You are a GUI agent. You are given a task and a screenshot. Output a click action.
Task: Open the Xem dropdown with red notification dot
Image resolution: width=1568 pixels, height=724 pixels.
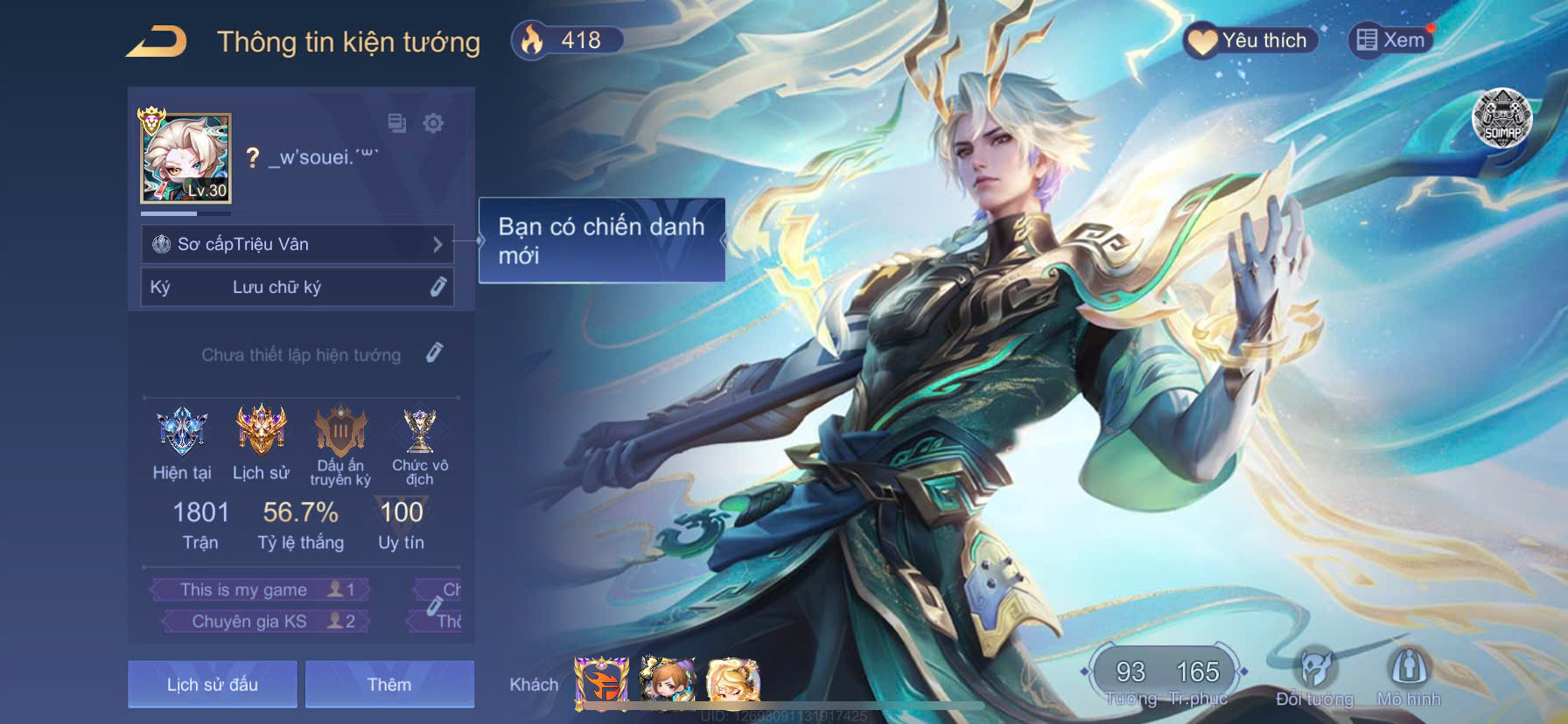tap(1391, 40)
